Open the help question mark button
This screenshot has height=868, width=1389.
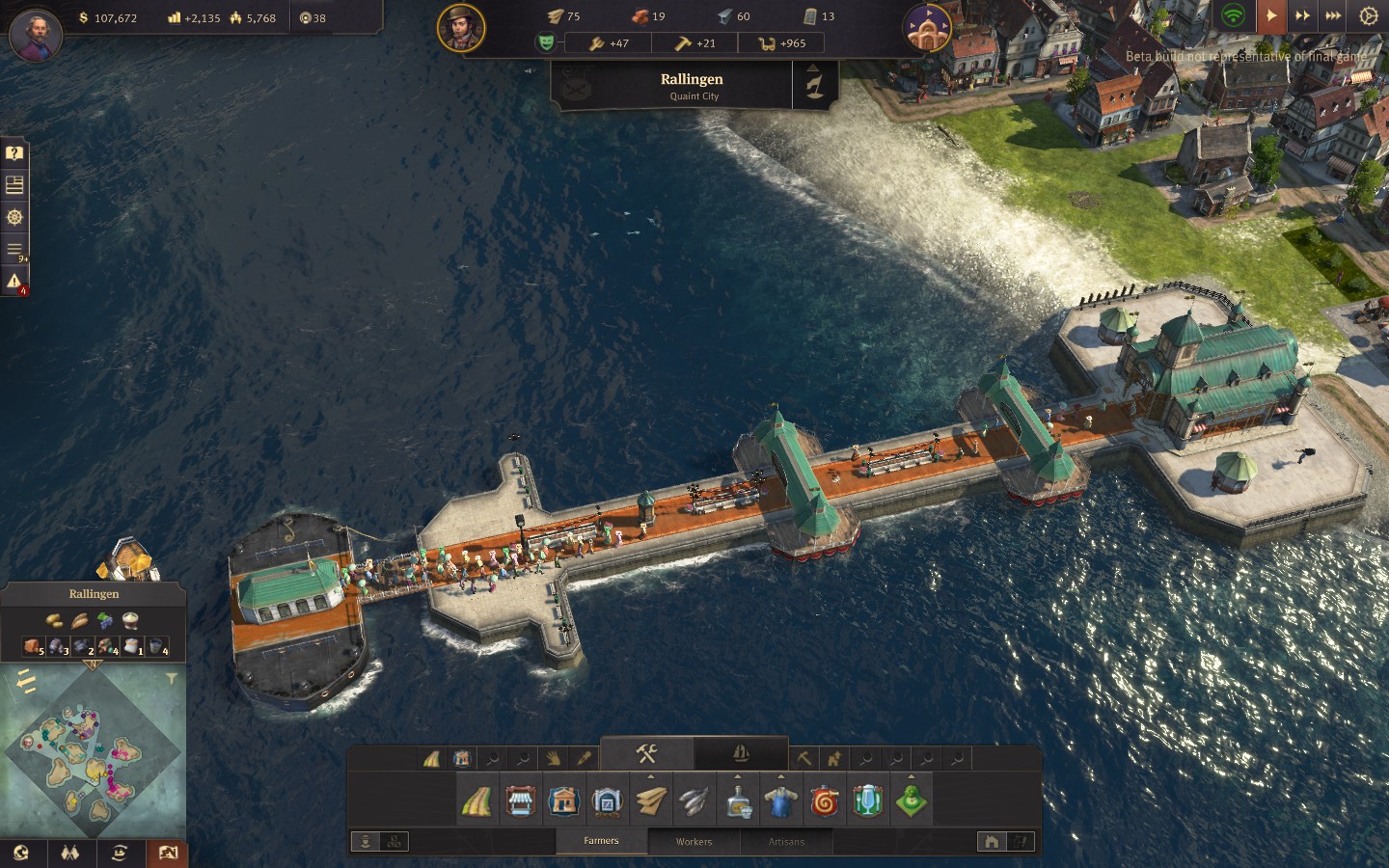click(14, 152)
